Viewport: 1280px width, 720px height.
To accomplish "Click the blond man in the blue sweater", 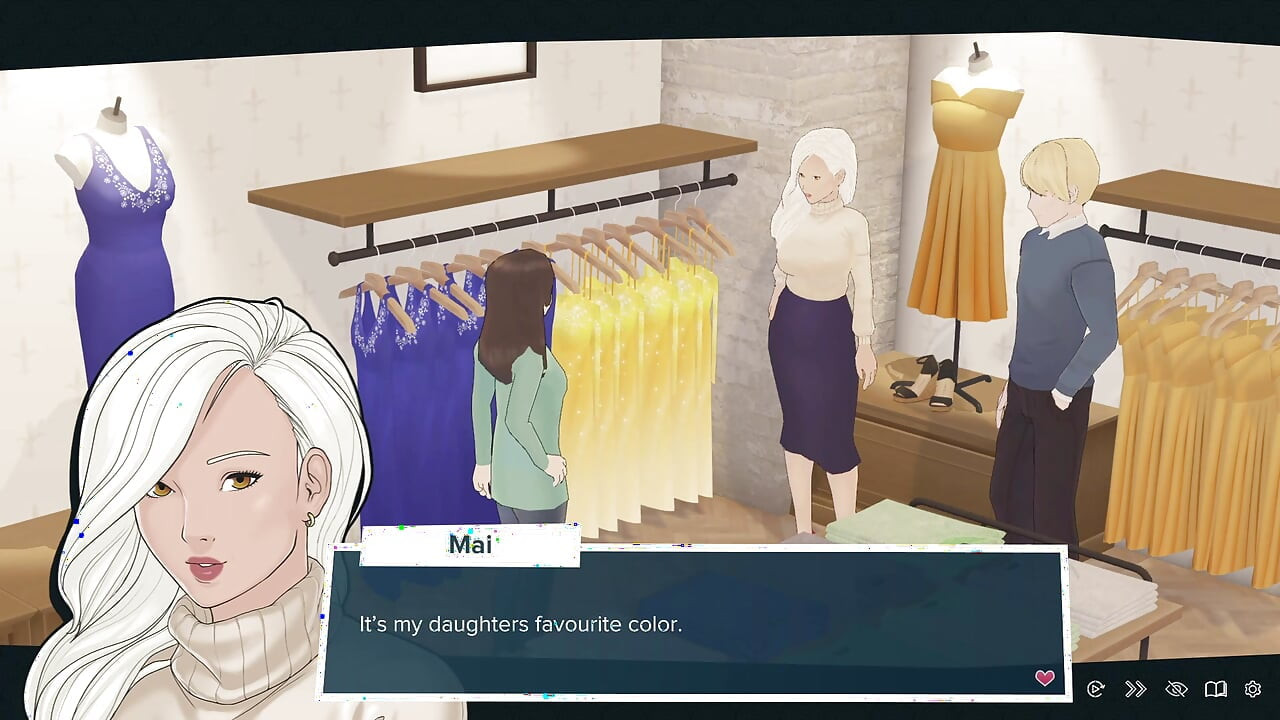I will [x=1055, y=300].
